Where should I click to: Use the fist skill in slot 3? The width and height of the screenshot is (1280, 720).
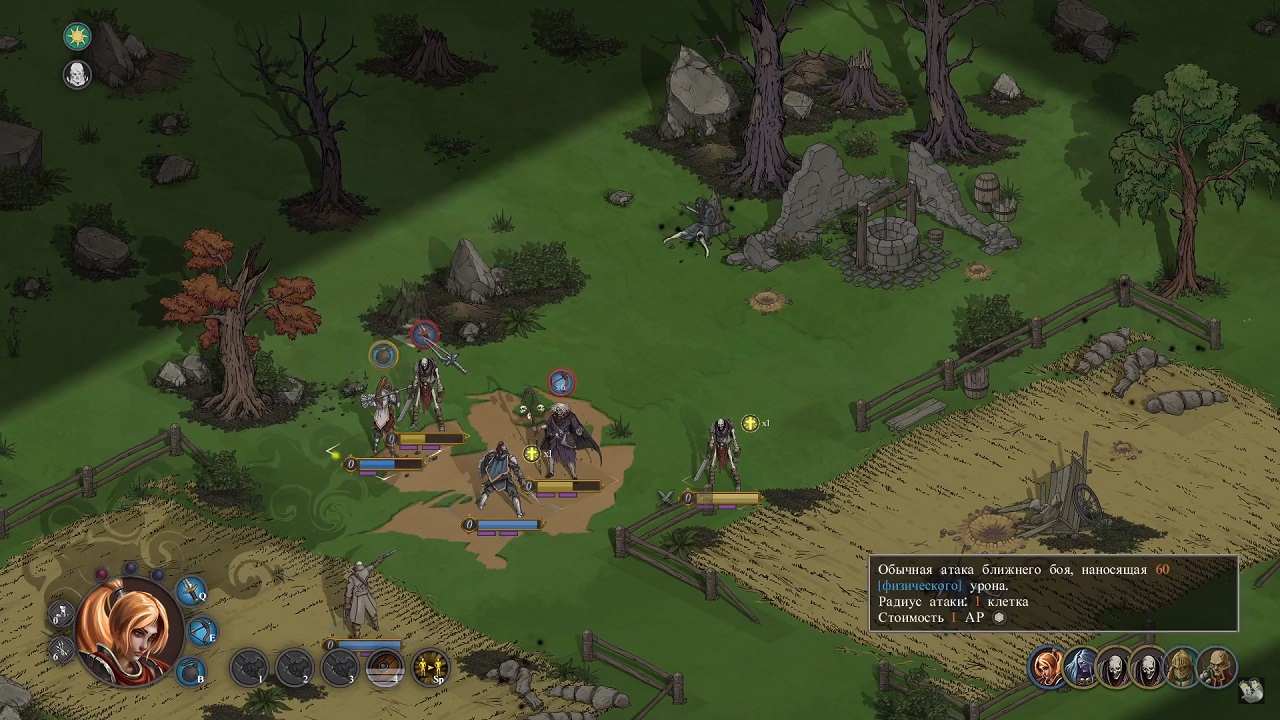click(340, 667)
